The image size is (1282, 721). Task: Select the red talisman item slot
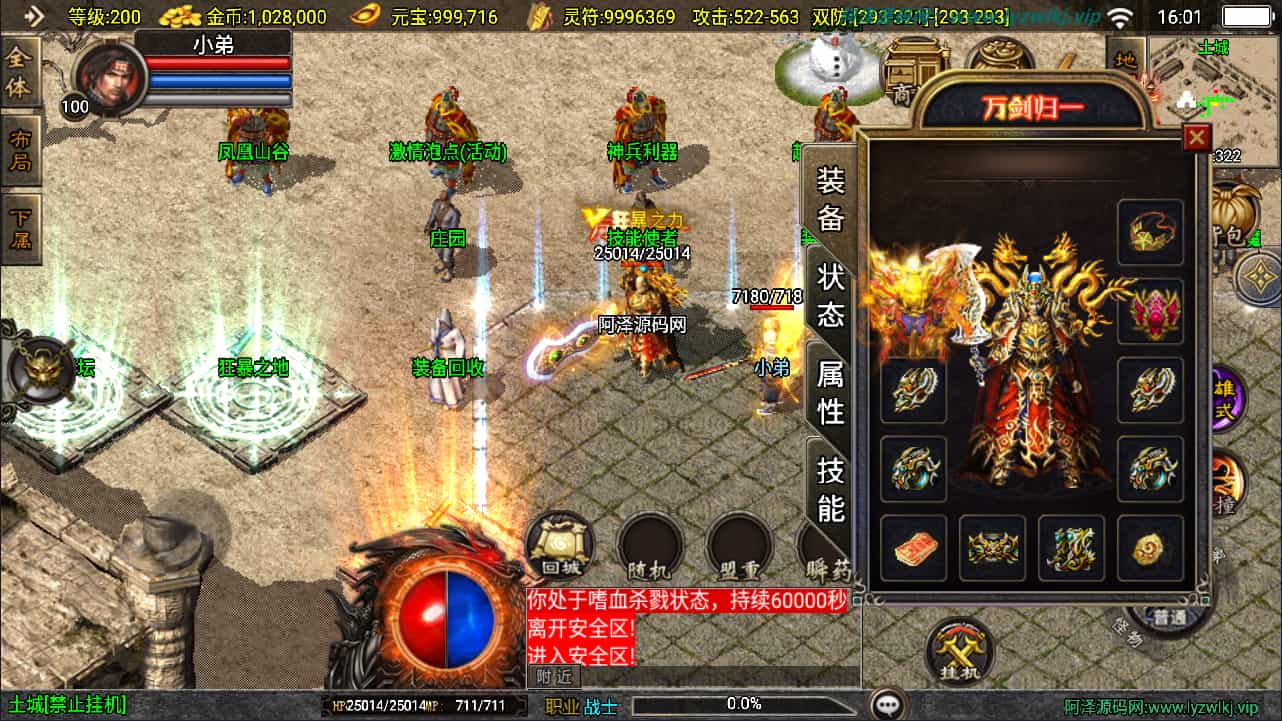click(913, 547)
